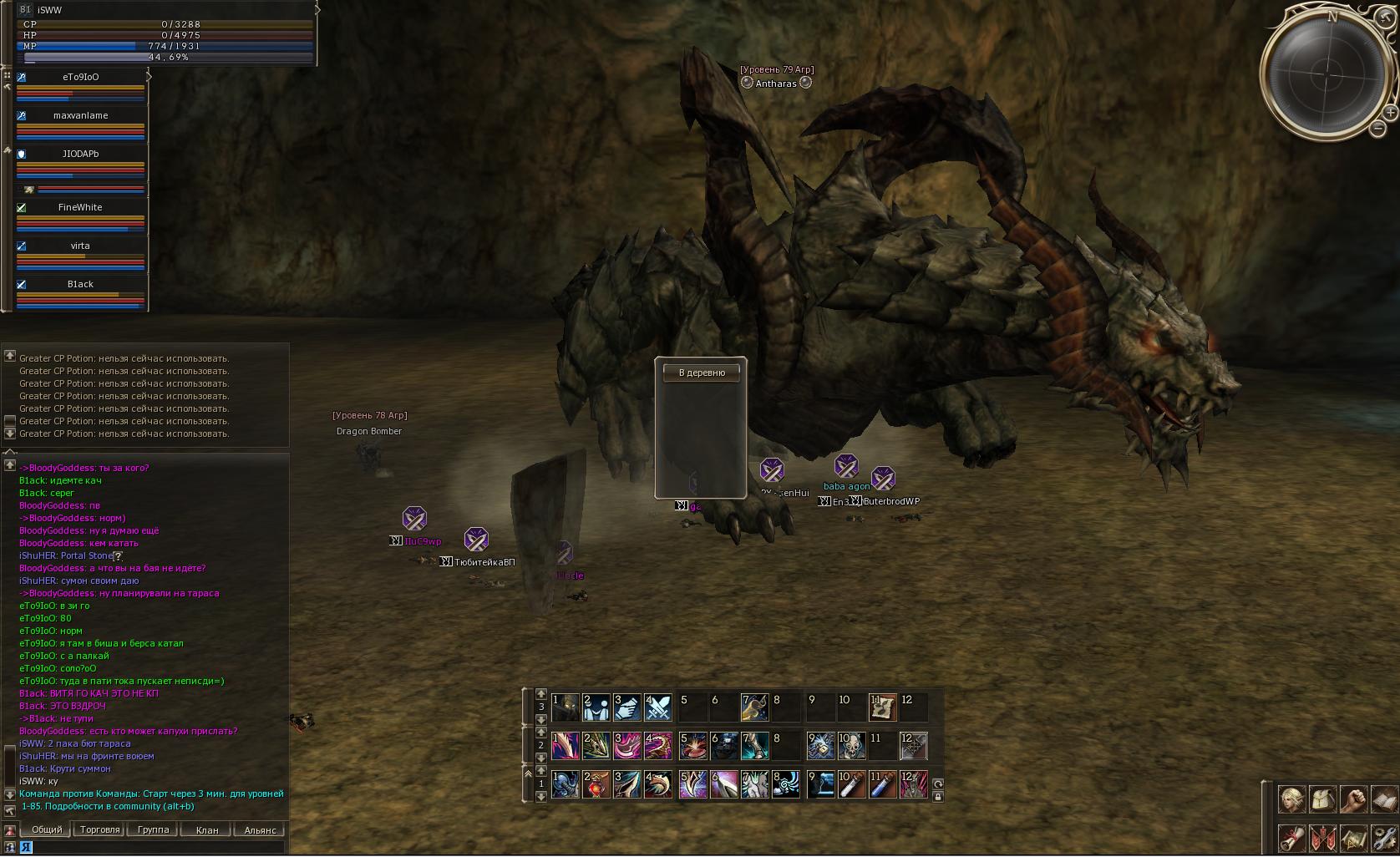Open the clan red banners icon
Image resolution: width=1400 pixels, height=857 pixels.
tap(1322, 838)
